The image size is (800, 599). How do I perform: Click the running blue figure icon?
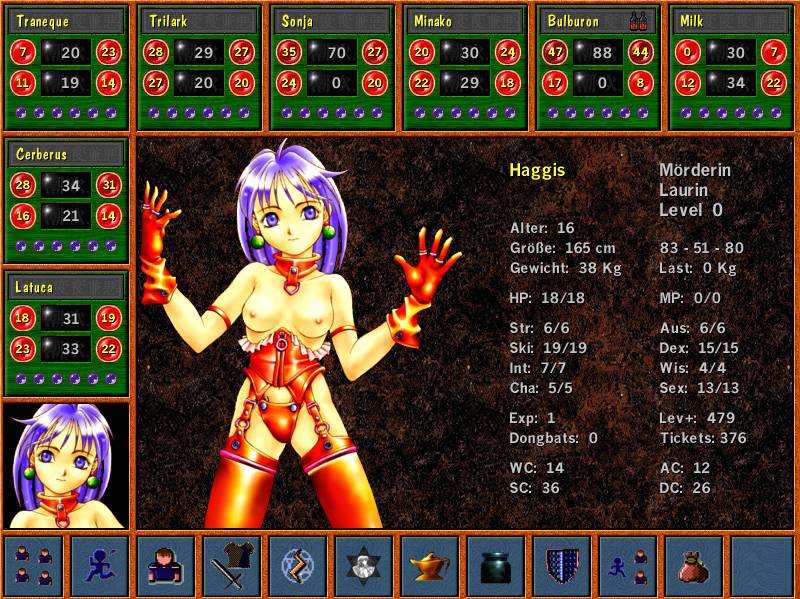[100, 565]
